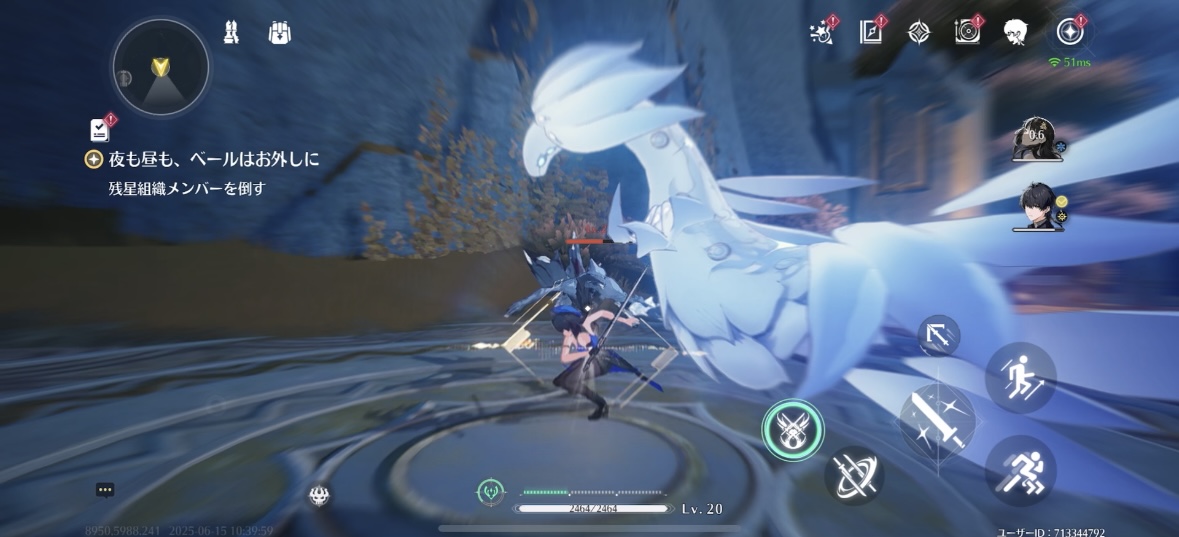
Task: Open the chat speech bubble icon
Action: [105, 490]
